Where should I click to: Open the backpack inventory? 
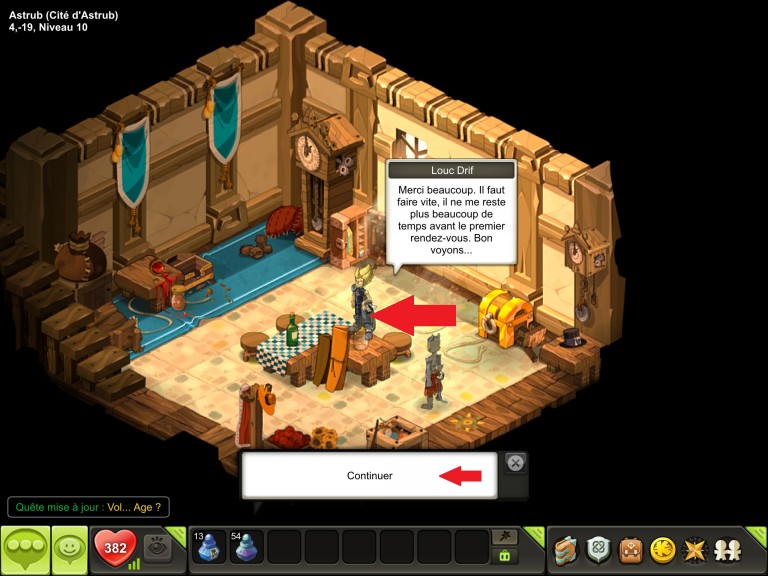(630, 549)
